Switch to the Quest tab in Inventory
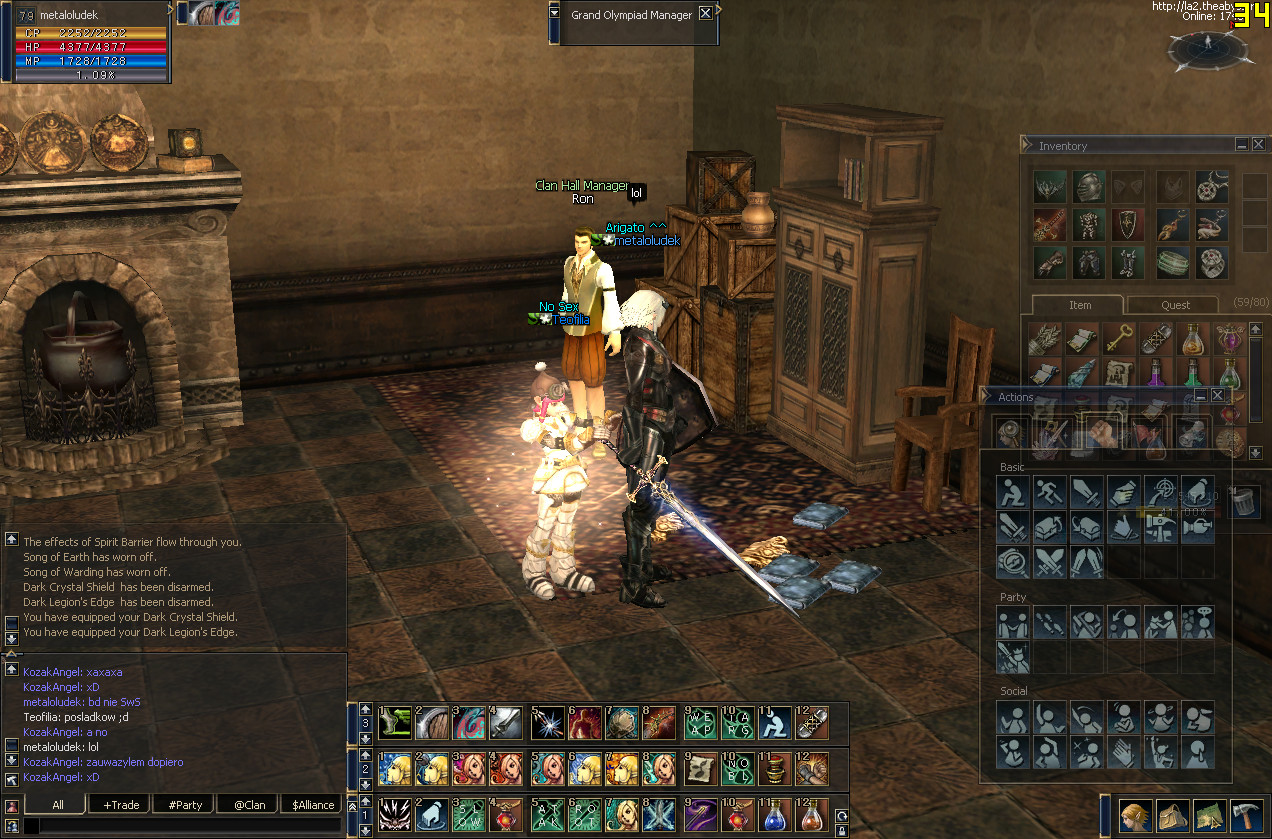 [x=1175, y=305]
